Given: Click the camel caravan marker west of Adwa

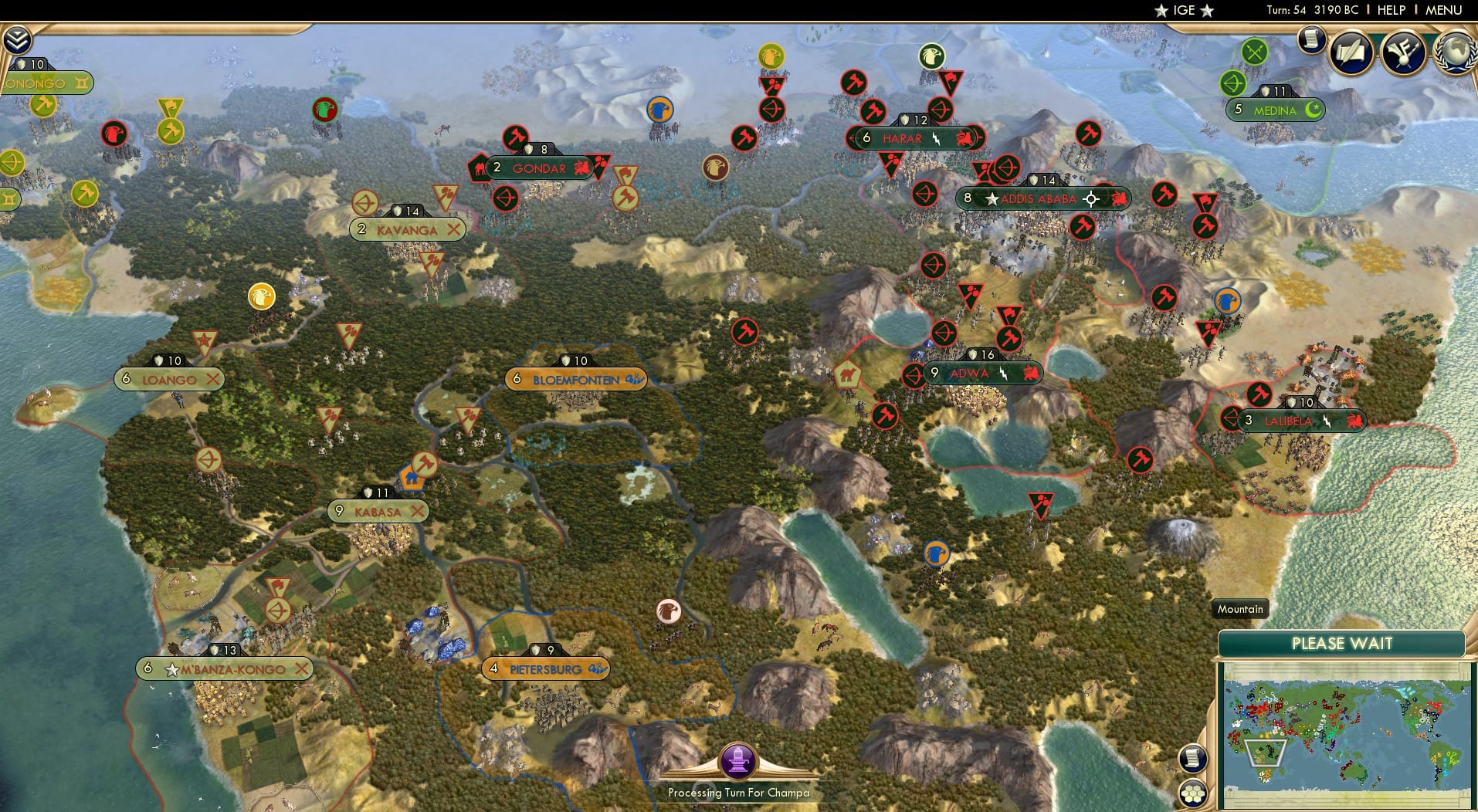Looking at the screenshot, I should (x=849, y=374).
